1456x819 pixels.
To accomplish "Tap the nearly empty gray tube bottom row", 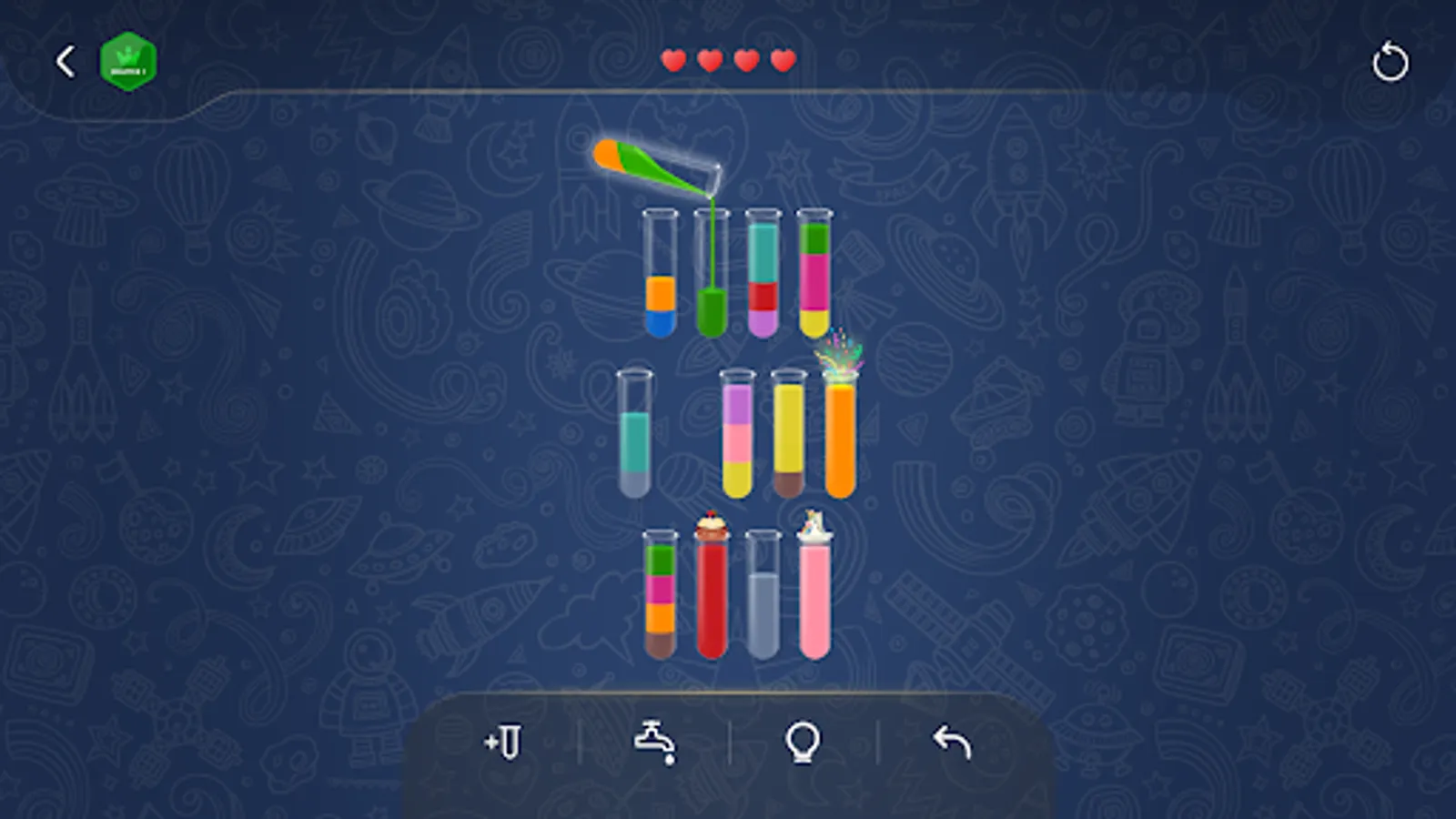I will click(763, 596).
